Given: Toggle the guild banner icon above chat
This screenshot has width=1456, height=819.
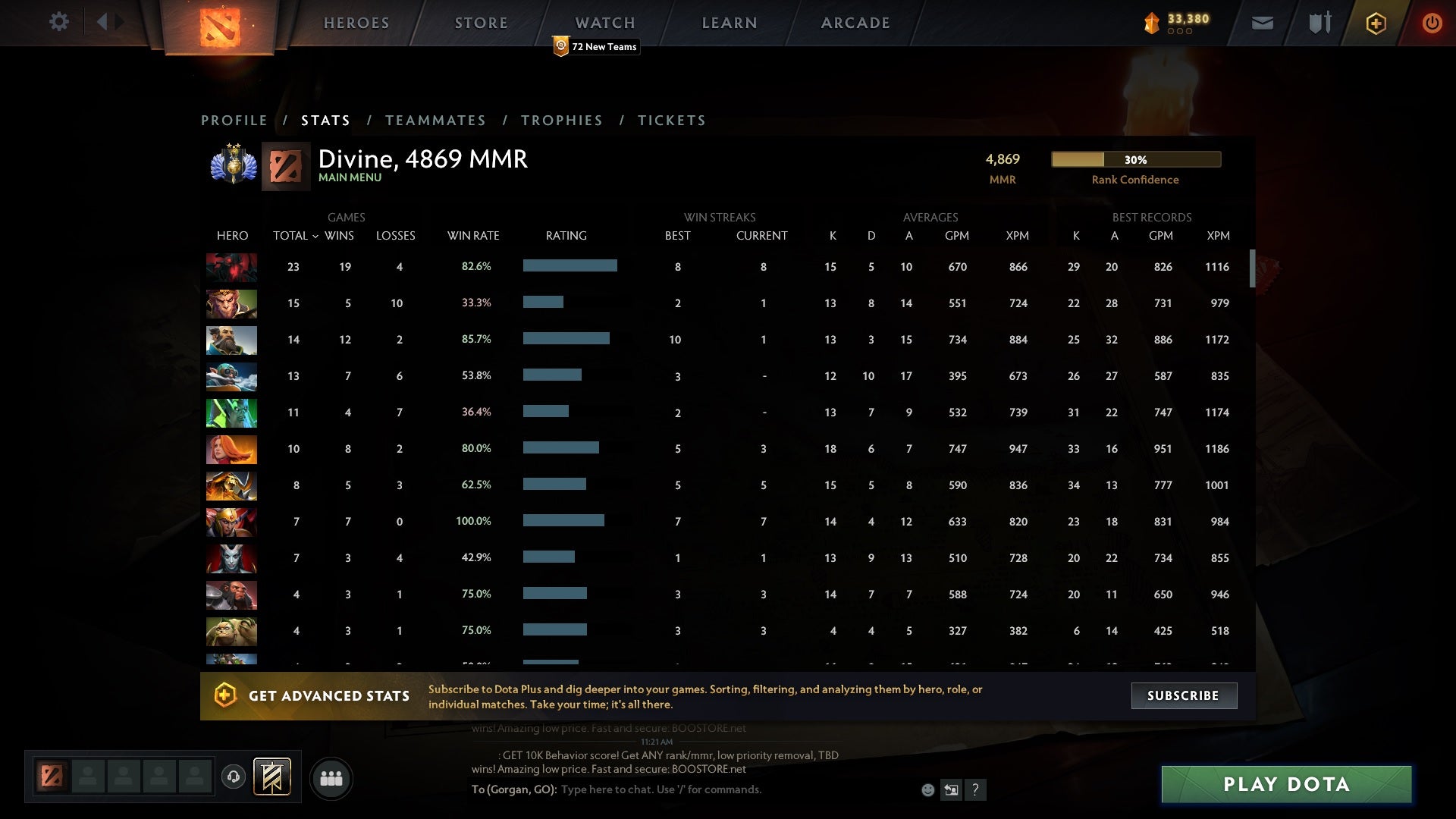Looking at the screenshot, I should click(x=271, y=777).
